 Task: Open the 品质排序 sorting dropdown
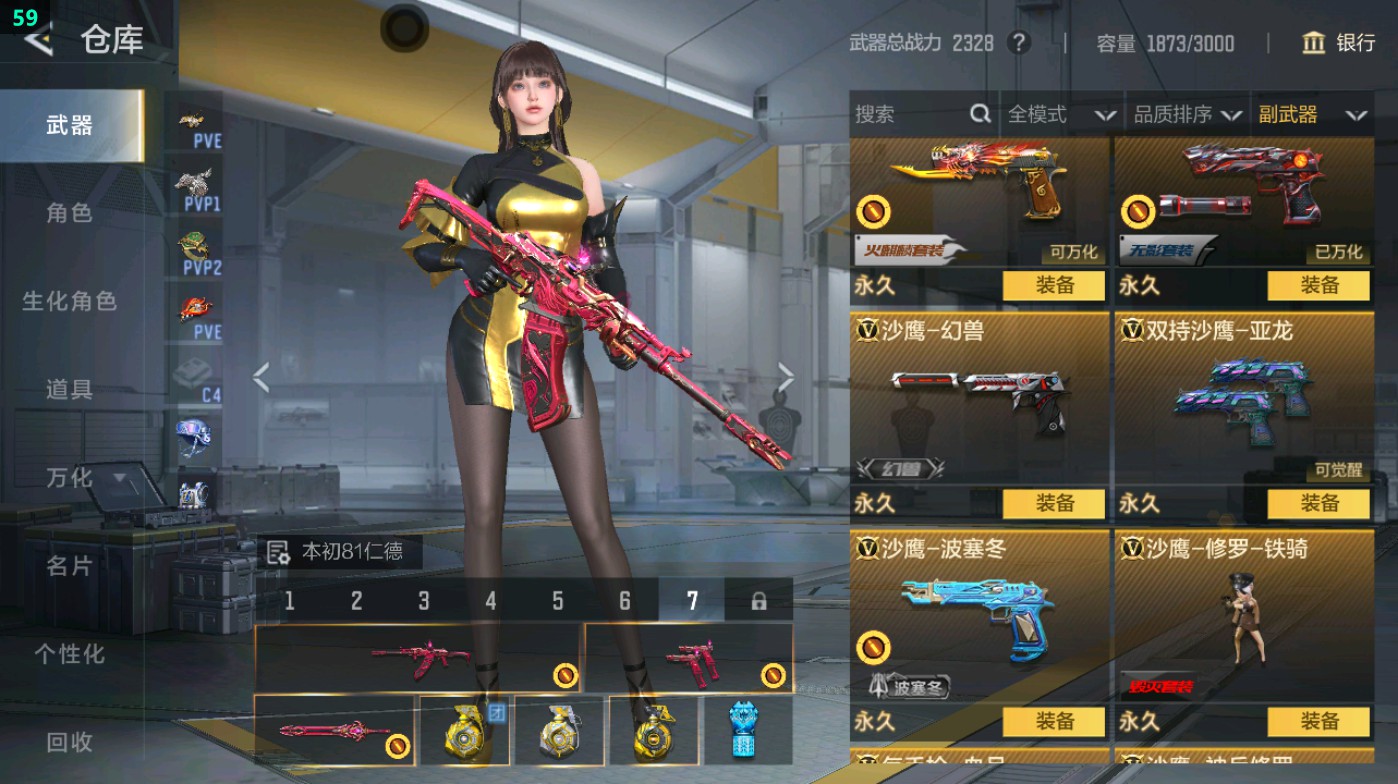click(1186, 115)
